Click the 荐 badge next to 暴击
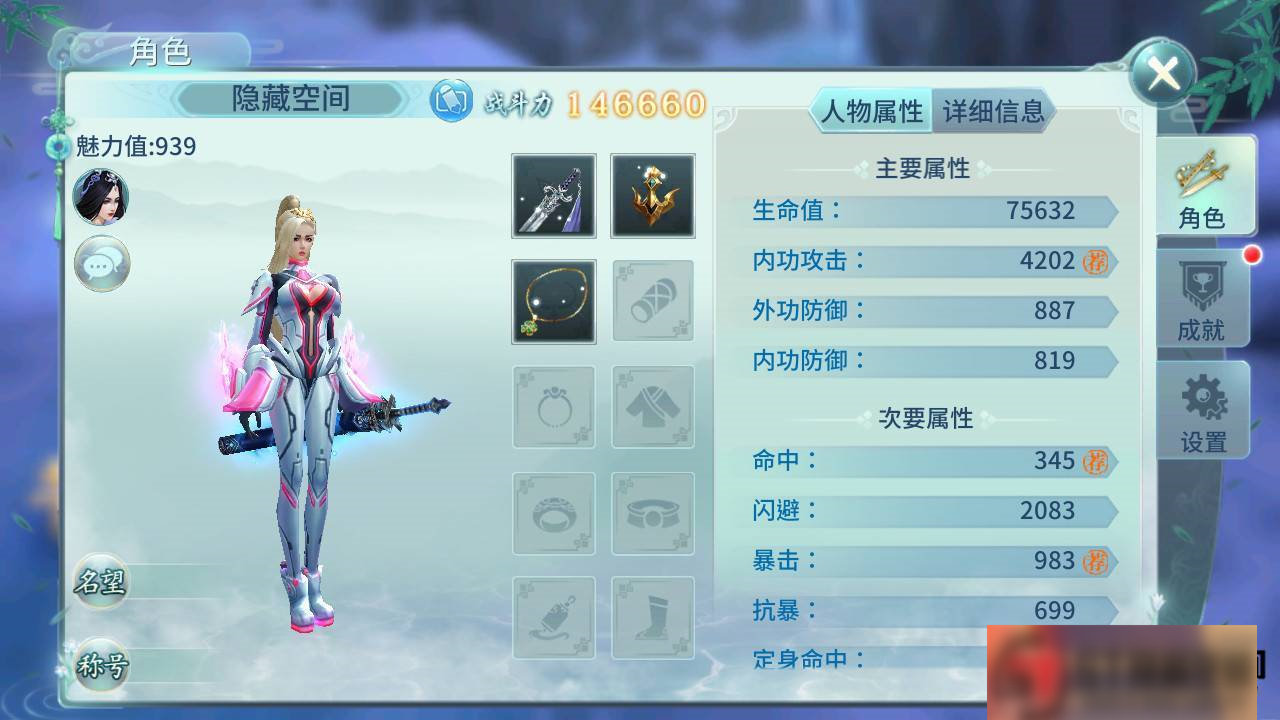 (1094, 561)
